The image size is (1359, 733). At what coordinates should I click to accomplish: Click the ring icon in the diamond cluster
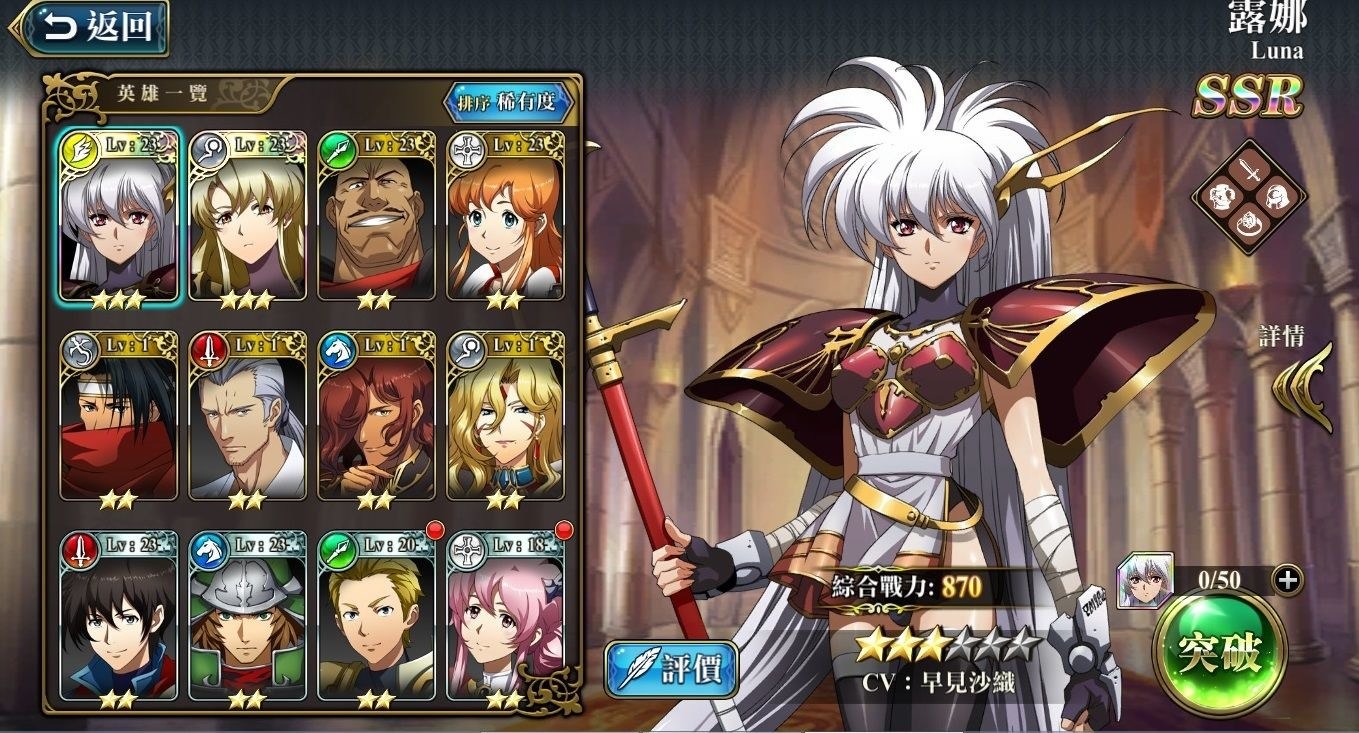1249,223
